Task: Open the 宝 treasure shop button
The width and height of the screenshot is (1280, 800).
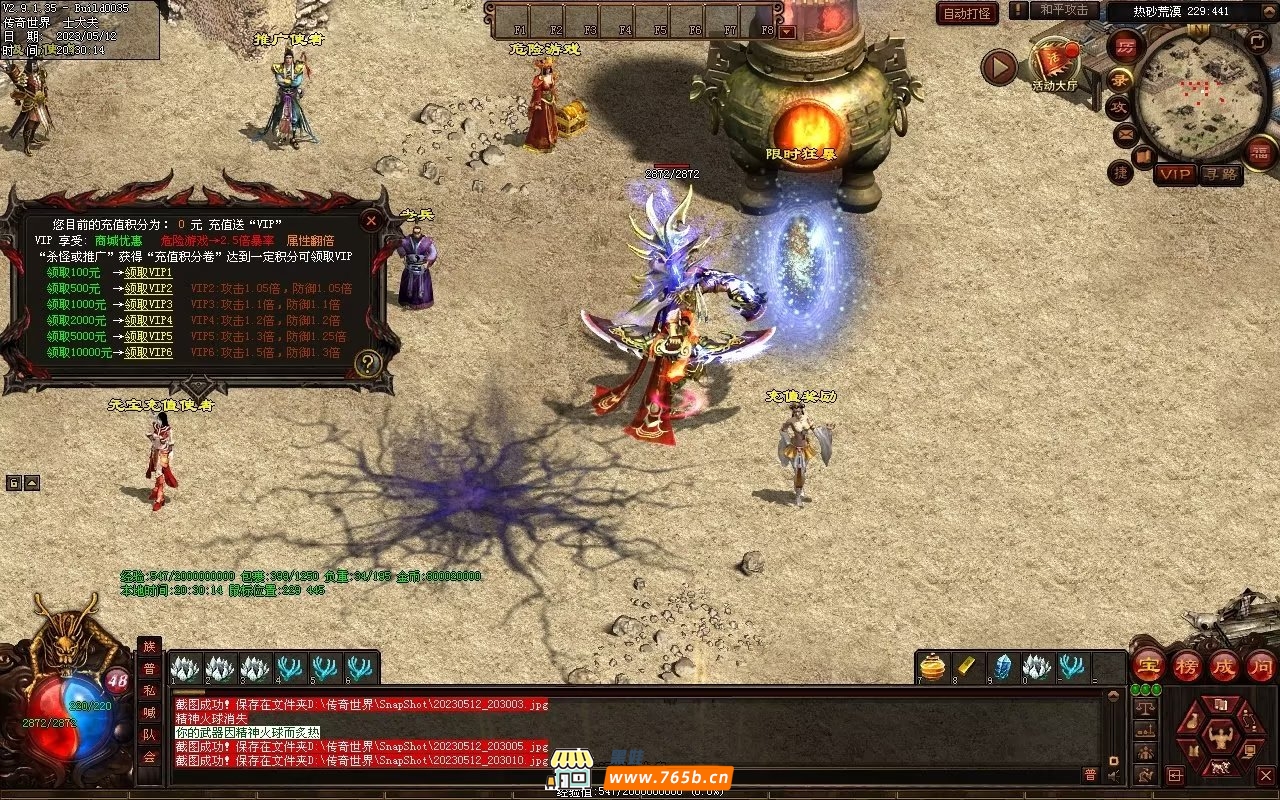Action: [1147, 665]
